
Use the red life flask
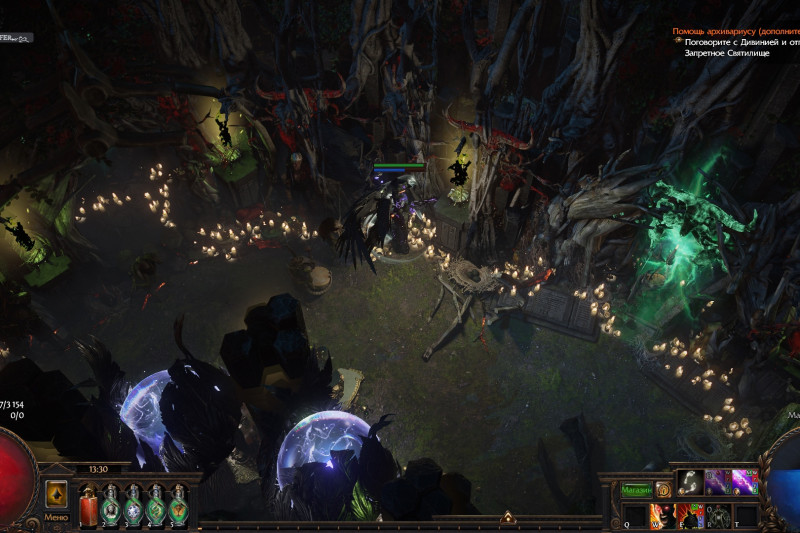click(86, 506)
